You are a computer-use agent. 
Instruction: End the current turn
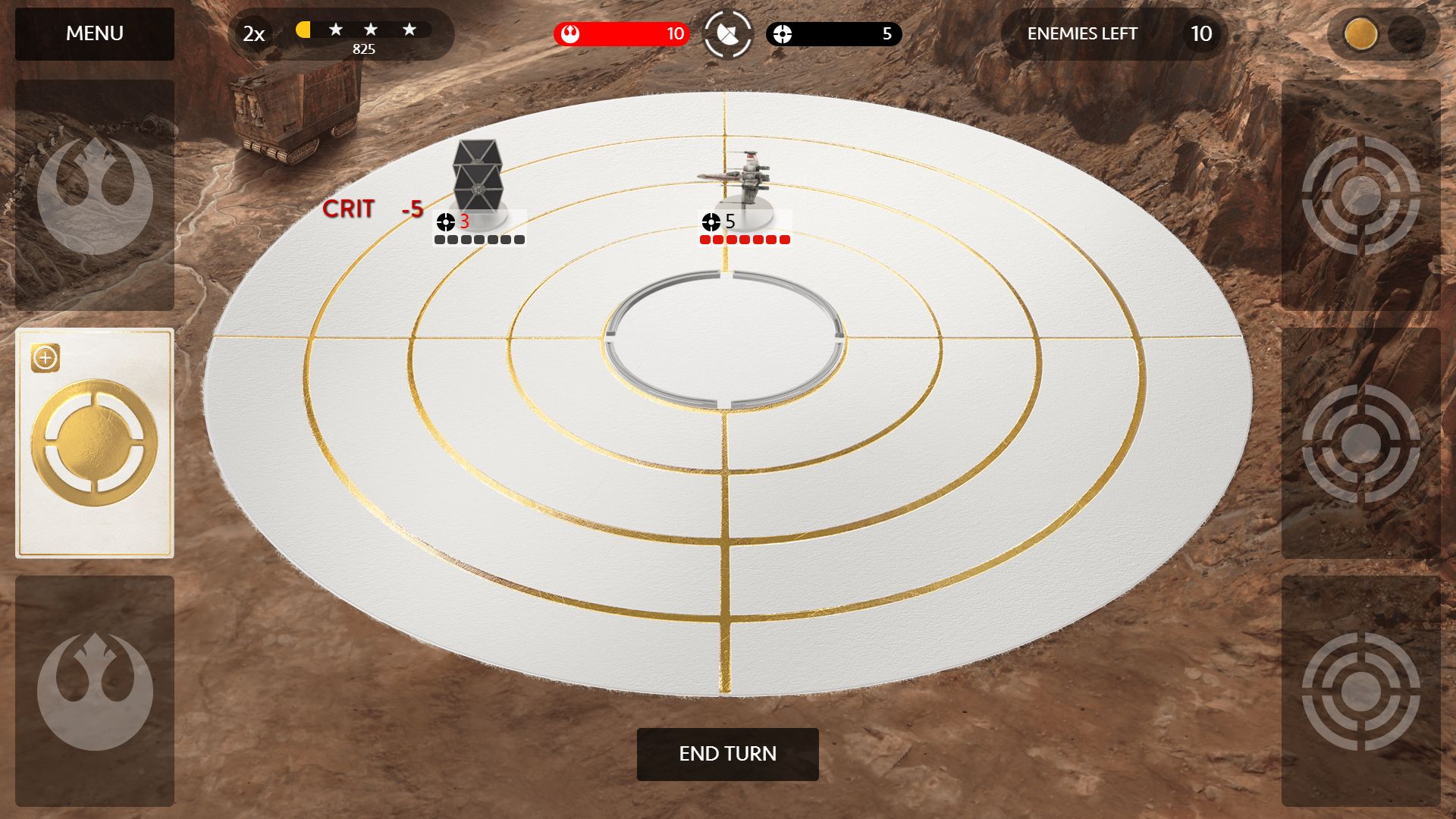tap(727, 754)
